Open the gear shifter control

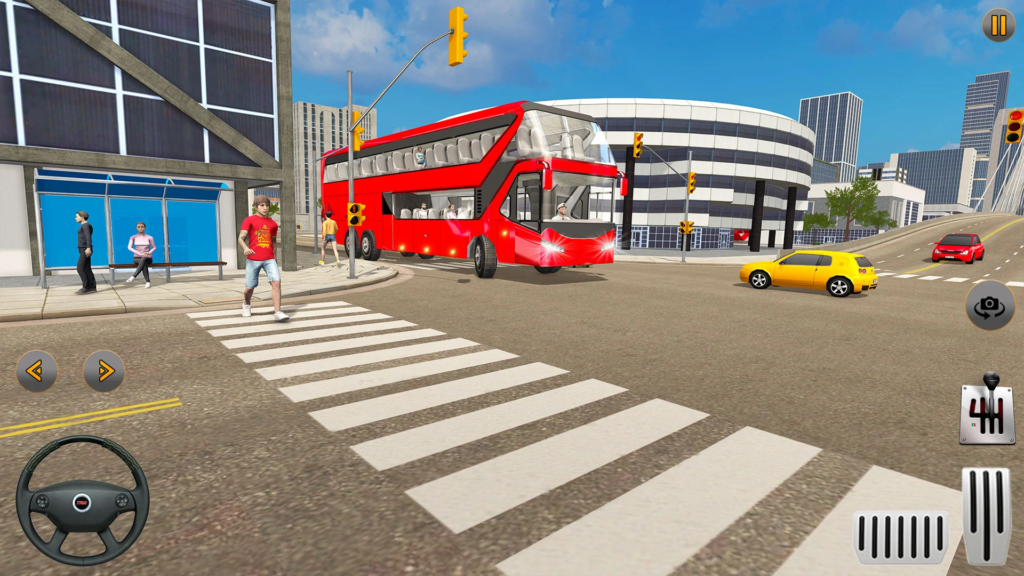click(987, 410)
